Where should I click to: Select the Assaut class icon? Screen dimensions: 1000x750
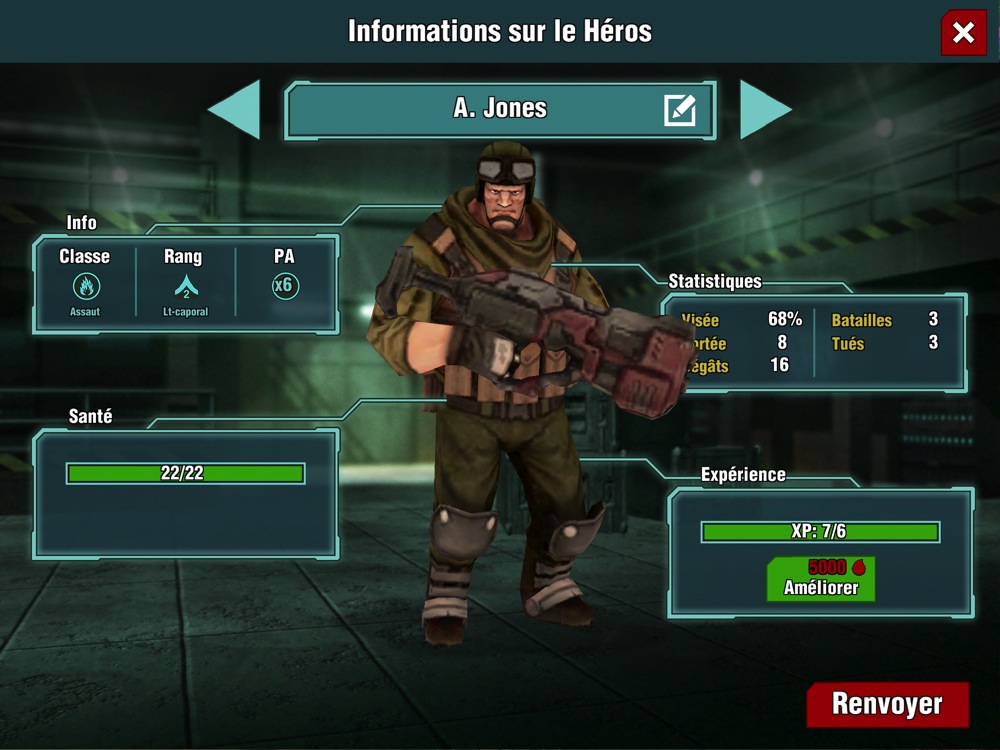(86, 287)
